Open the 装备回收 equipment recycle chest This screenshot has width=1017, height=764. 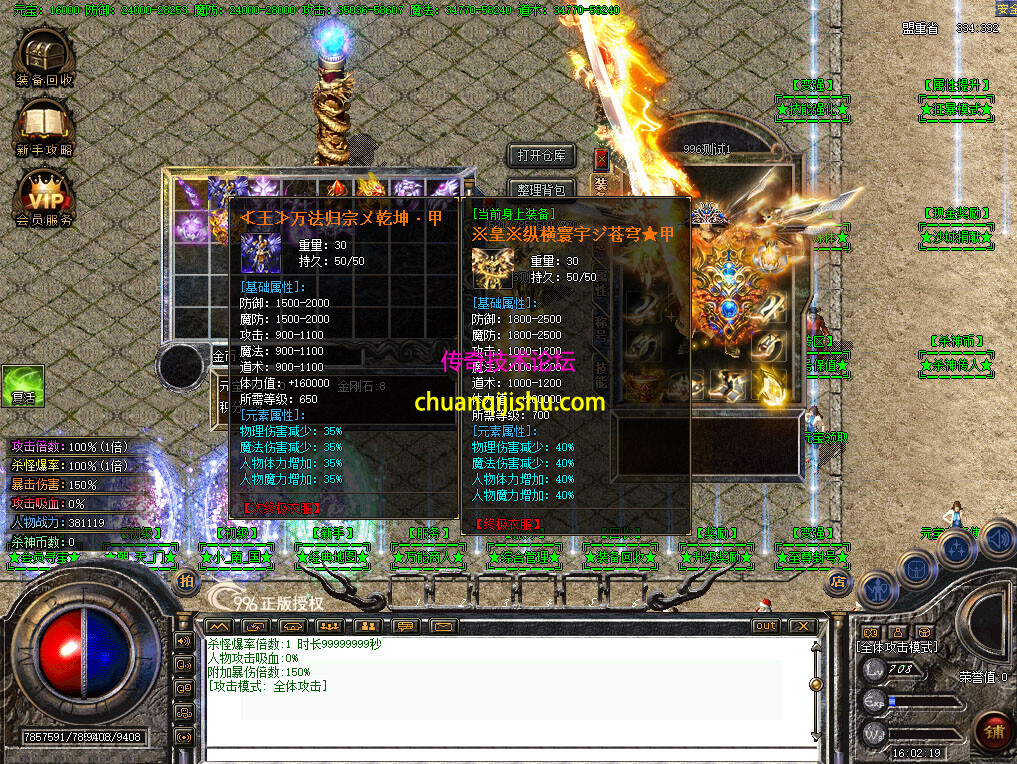[43, 57]
